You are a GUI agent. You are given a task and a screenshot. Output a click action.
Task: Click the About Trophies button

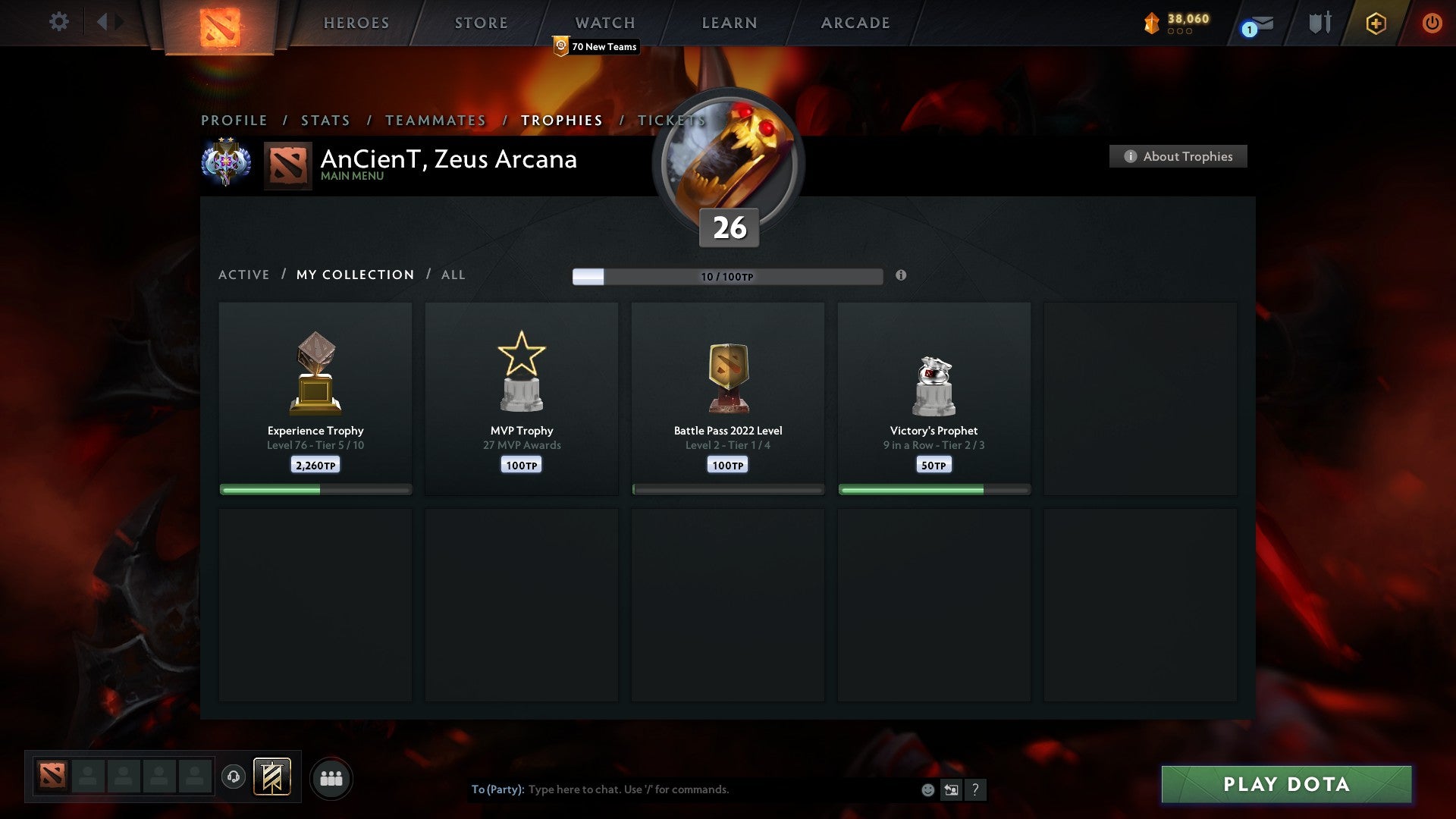1178,156
